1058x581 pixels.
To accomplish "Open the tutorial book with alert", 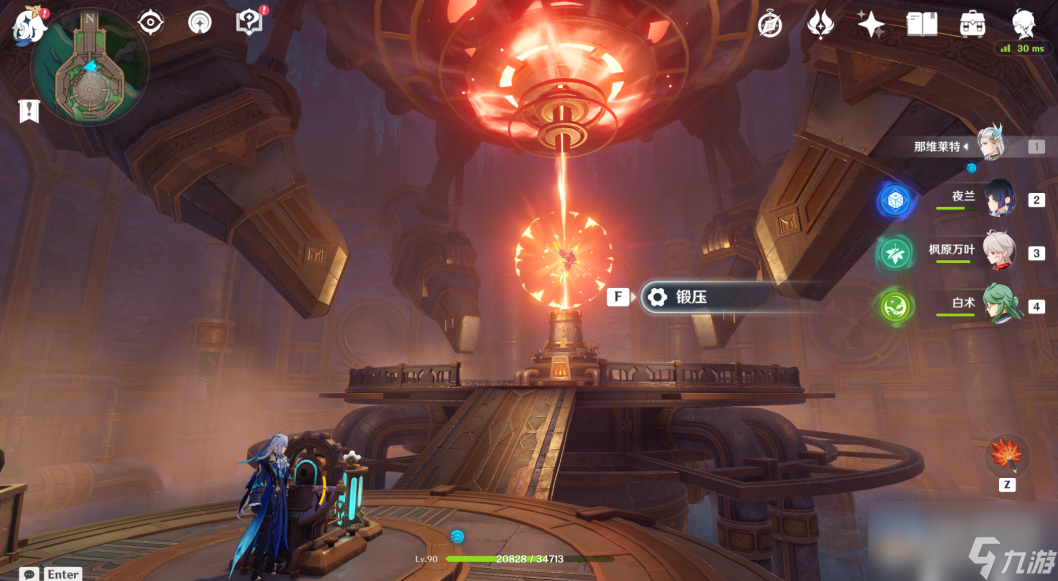I will (x=249, y=21).
